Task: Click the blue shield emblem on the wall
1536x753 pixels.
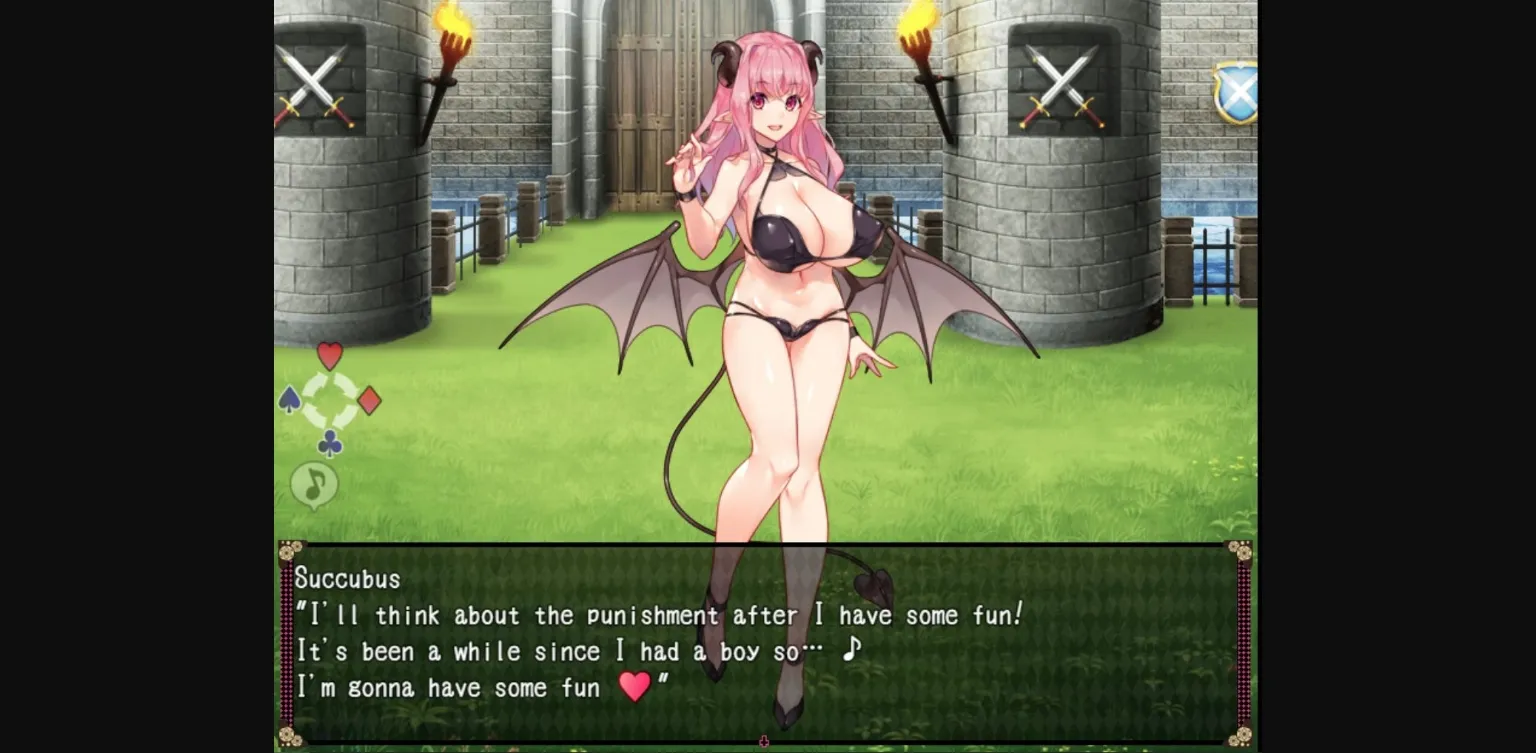Action: (x=1240, y=90)
